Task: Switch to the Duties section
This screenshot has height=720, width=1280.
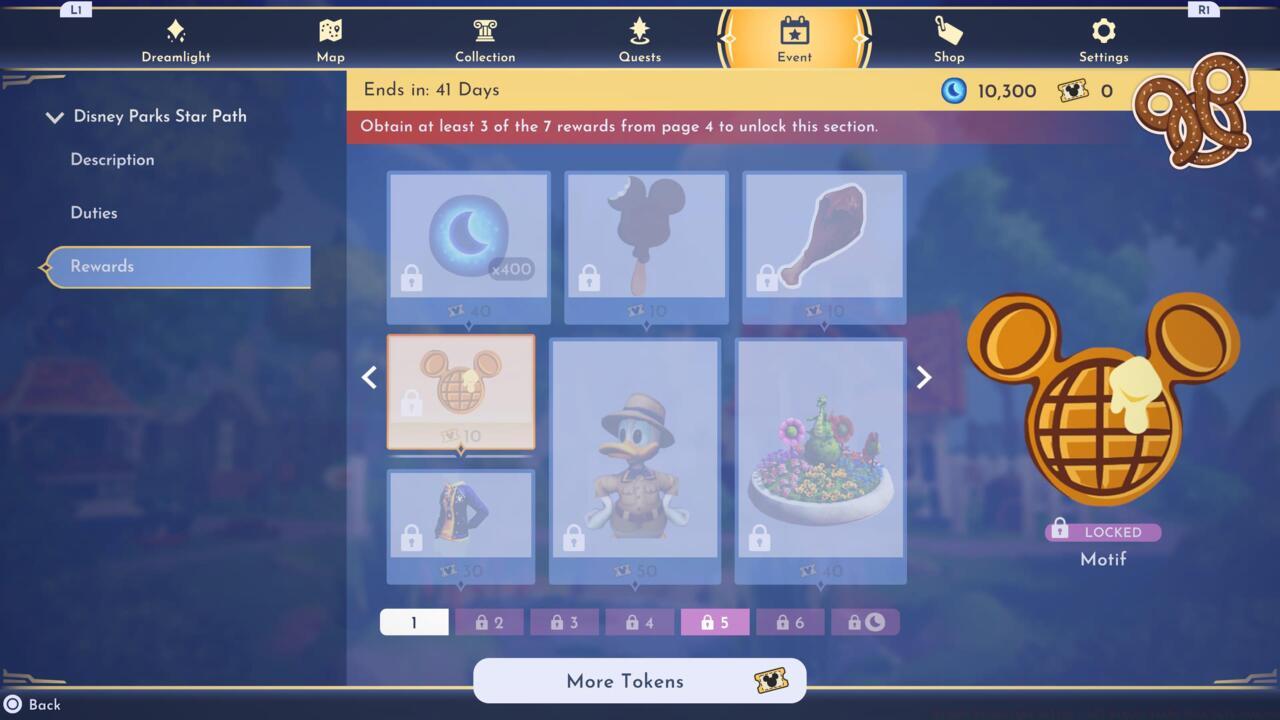Action: (93, 212)
